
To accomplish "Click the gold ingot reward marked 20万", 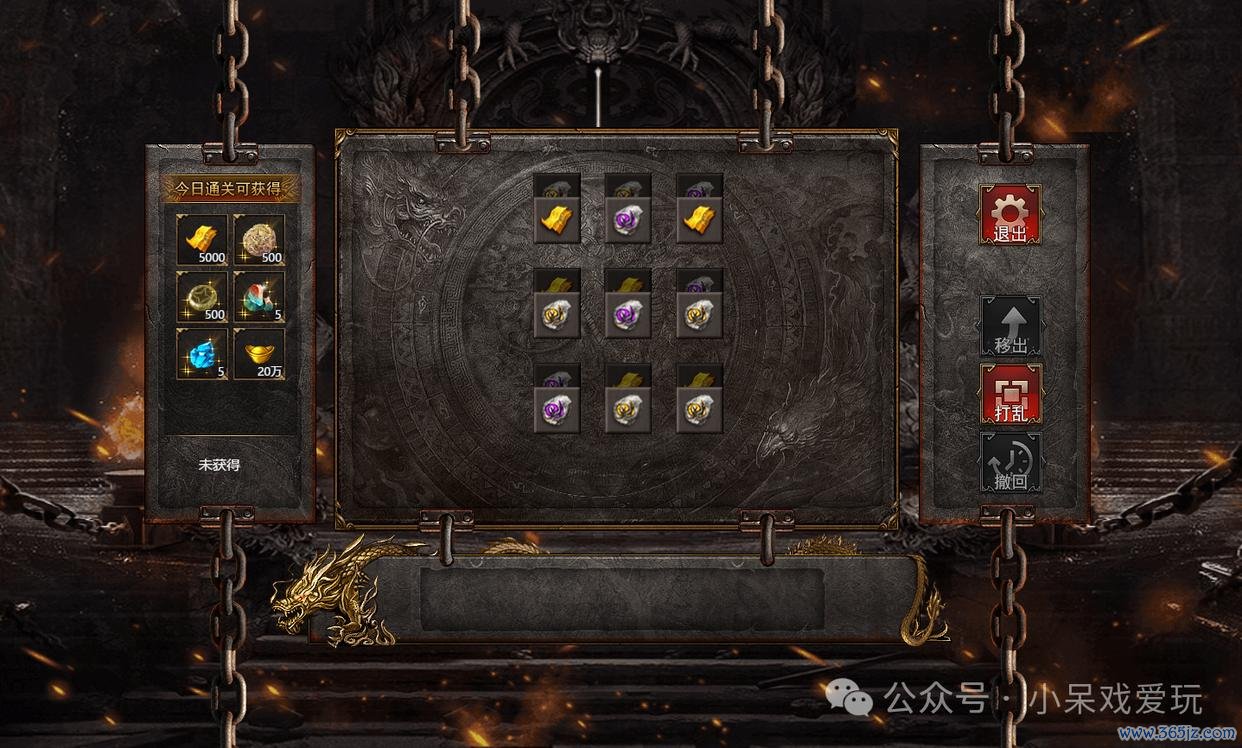I will click(x=259, y=354).
